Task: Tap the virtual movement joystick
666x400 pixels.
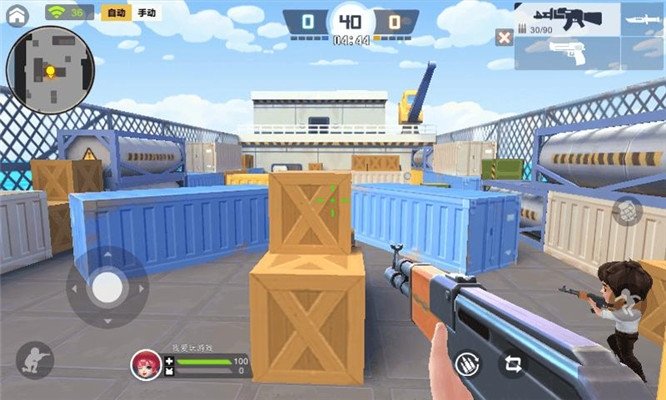Action: (x=107, y=288)
